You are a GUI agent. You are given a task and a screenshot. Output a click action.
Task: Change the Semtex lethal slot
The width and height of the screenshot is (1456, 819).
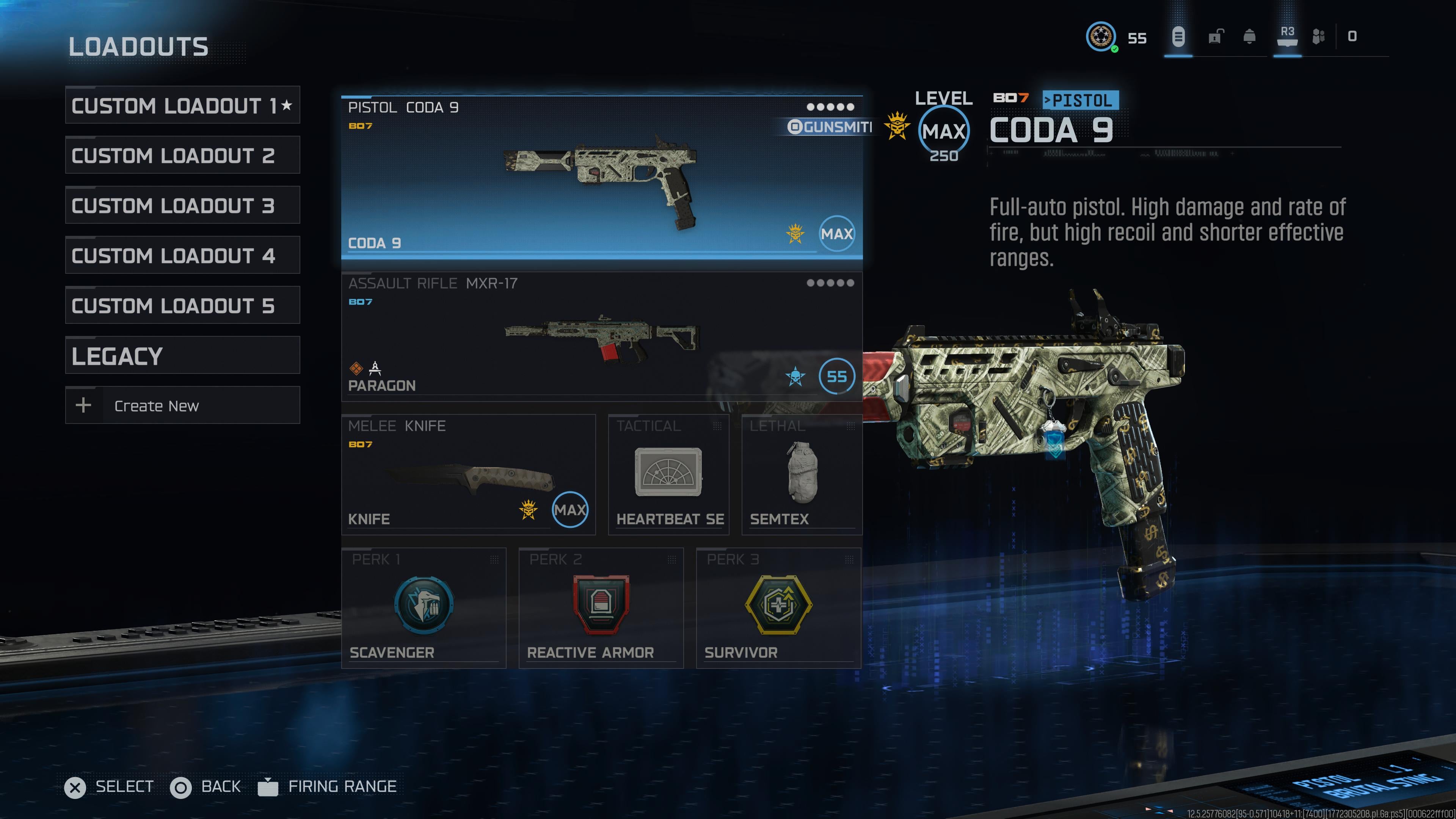coord(802,475)
